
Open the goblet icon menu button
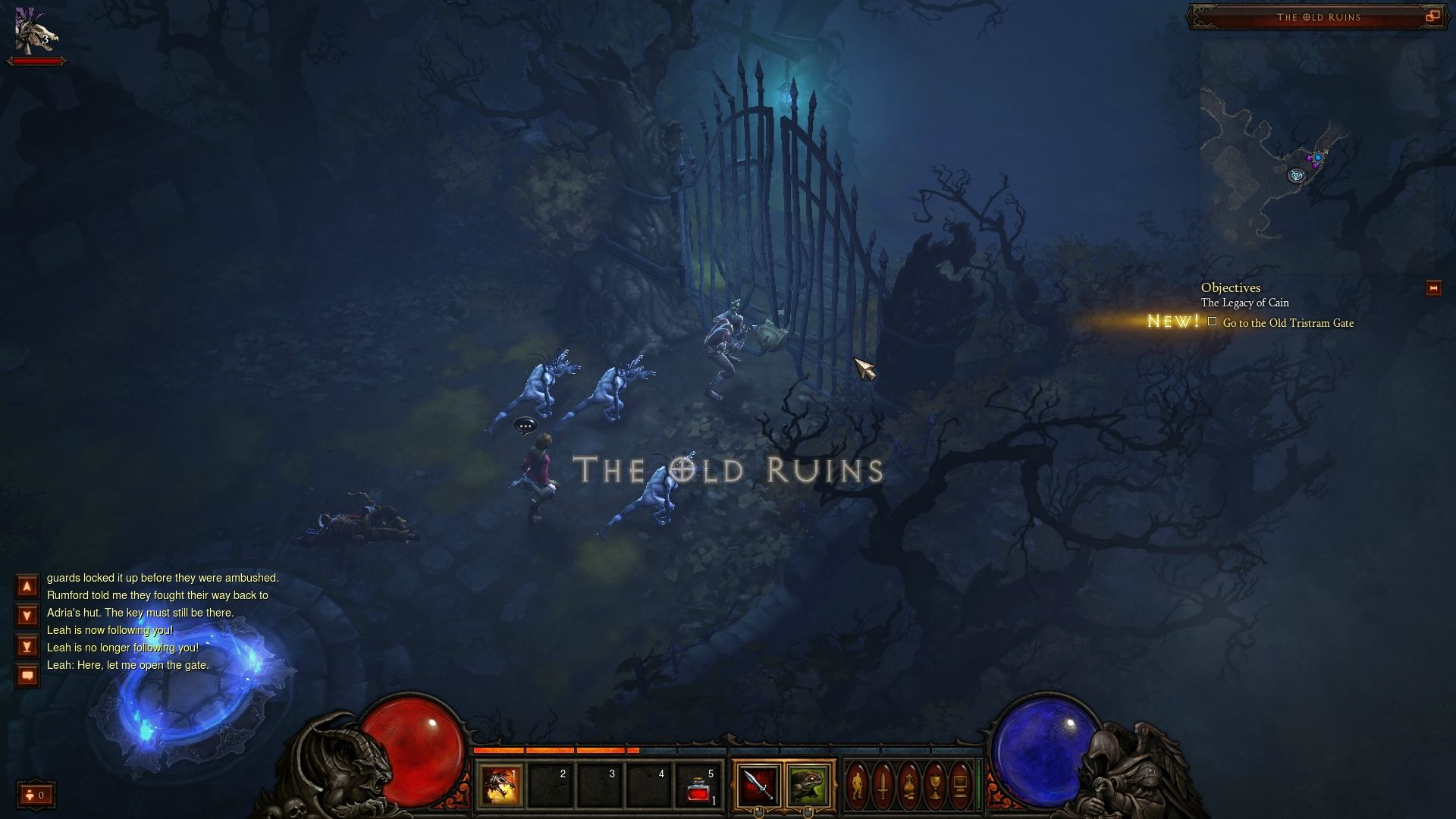(934, 786)
